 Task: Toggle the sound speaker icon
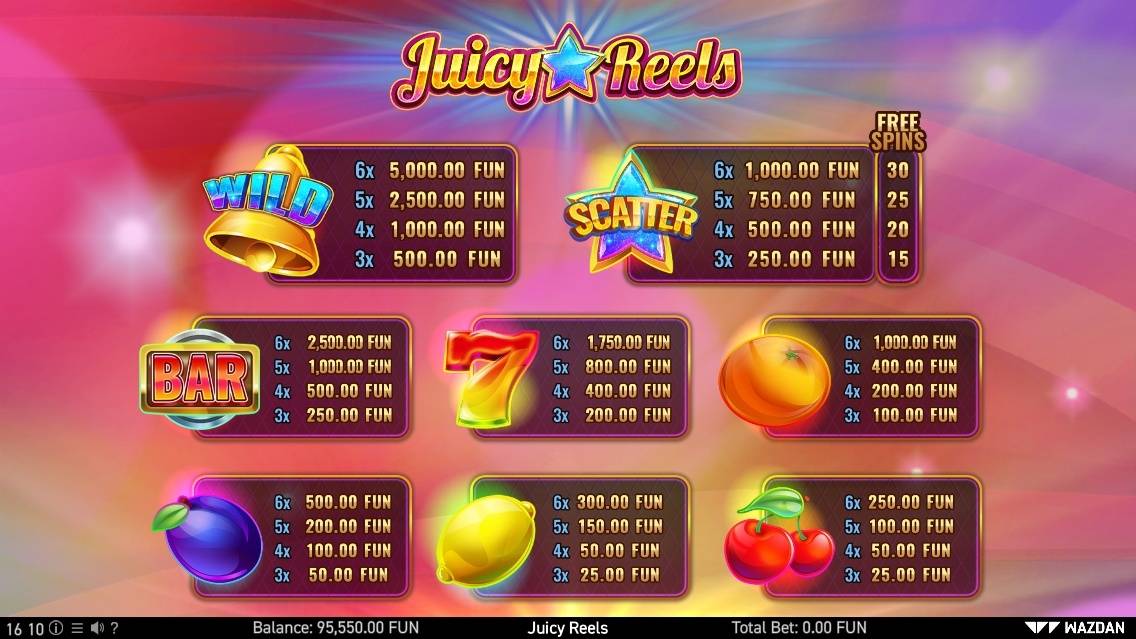tap(96, 628)
